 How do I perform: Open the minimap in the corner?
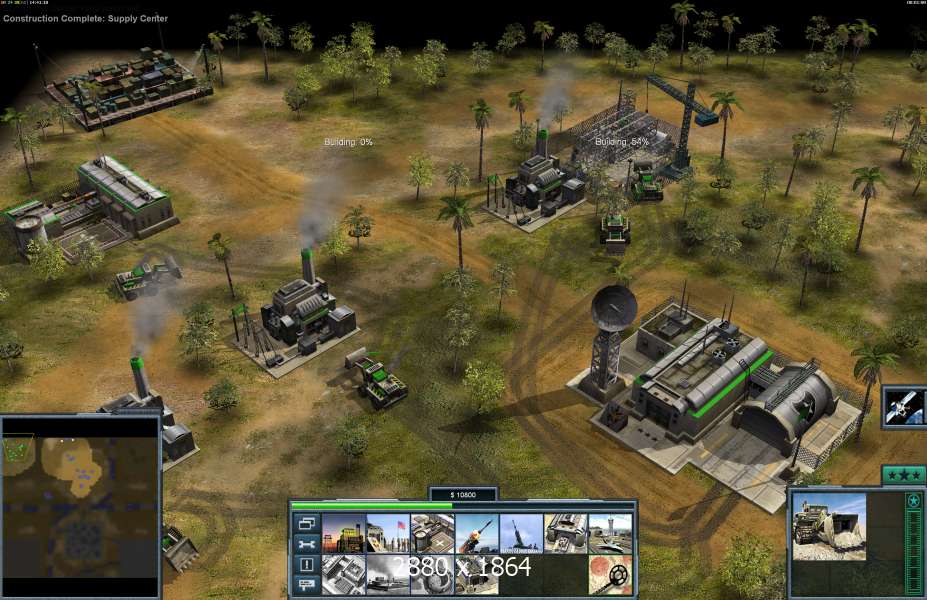coord(80,506)
